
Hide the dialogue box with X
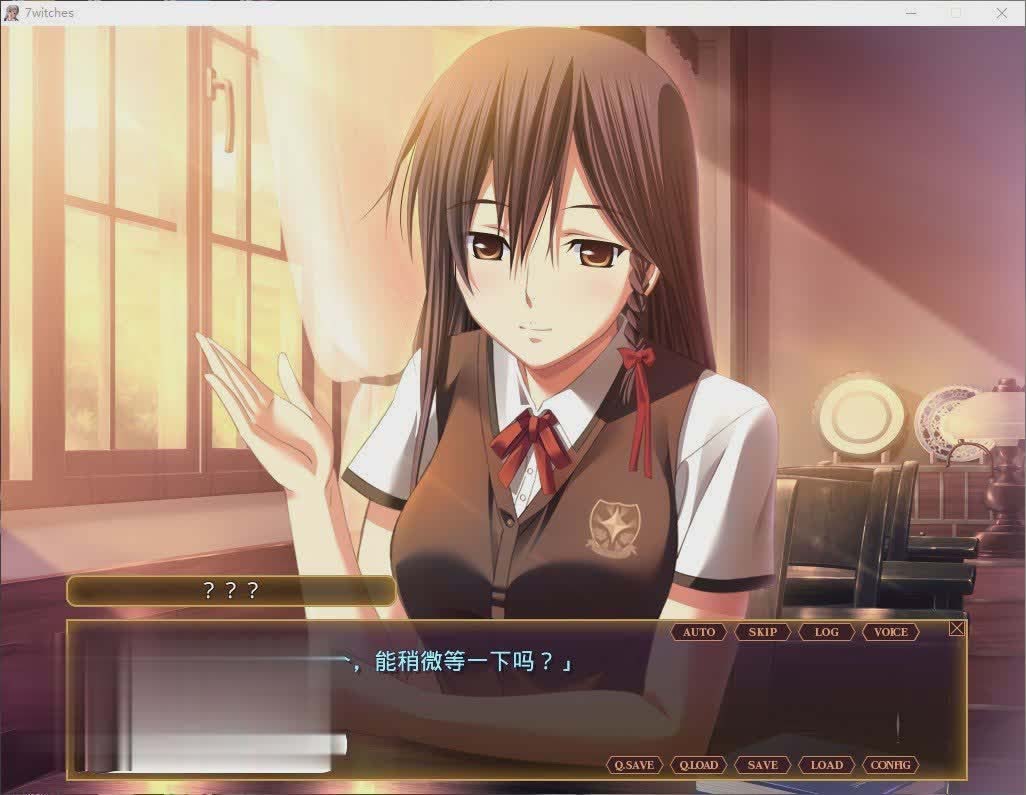957,628
